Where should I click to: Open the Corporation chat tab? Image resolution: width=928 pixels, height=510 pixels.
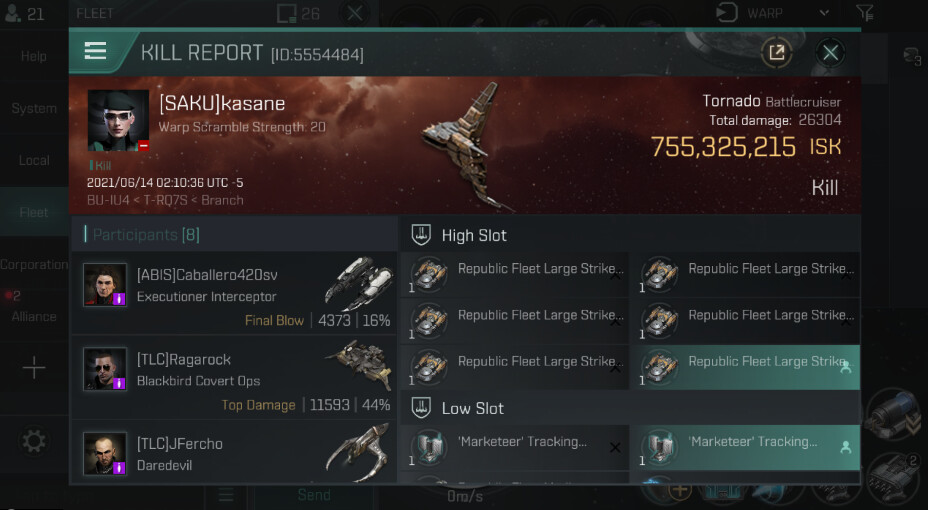(34, 265)
